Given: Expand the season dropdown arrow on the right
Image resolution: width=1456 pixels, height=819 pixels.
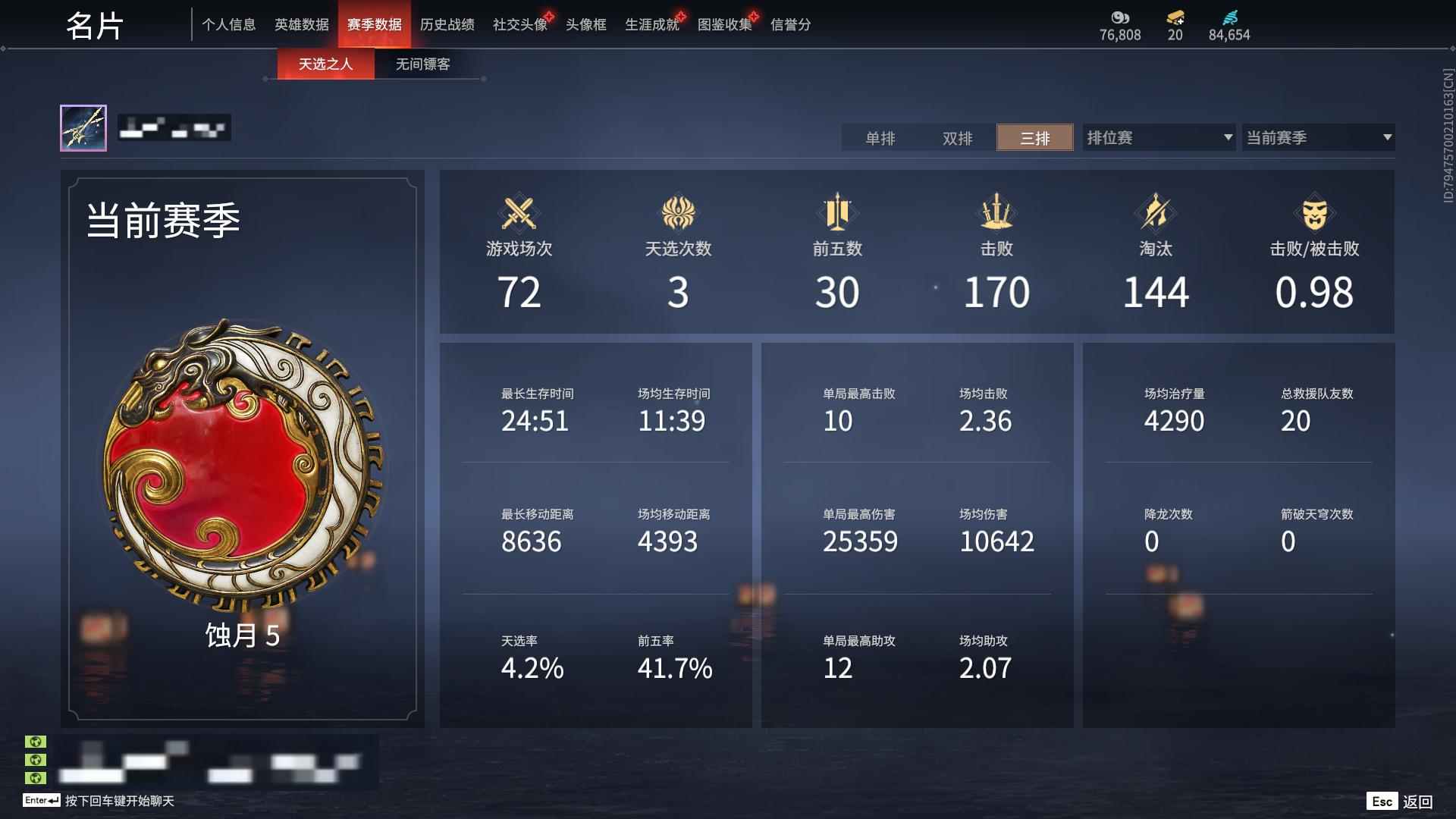Looking at the screenshot, I should (1385, 137).
